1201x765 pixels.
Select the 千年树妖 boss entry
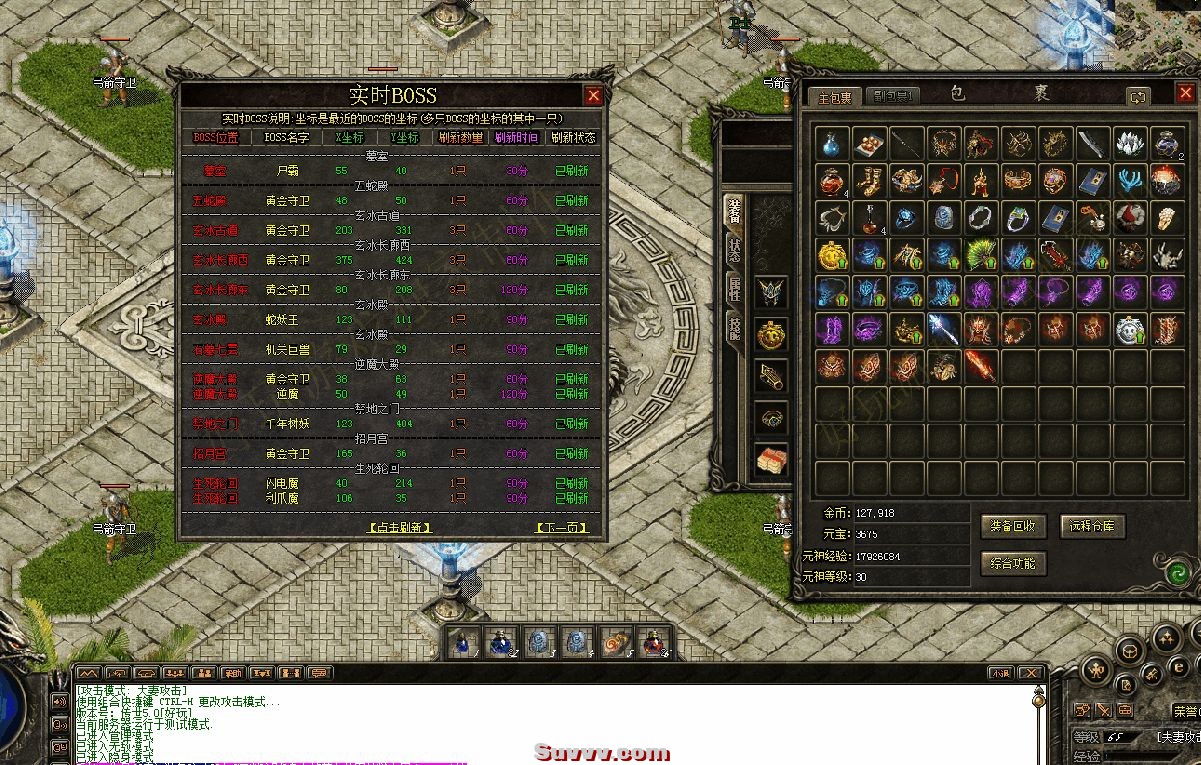[288, 424]
